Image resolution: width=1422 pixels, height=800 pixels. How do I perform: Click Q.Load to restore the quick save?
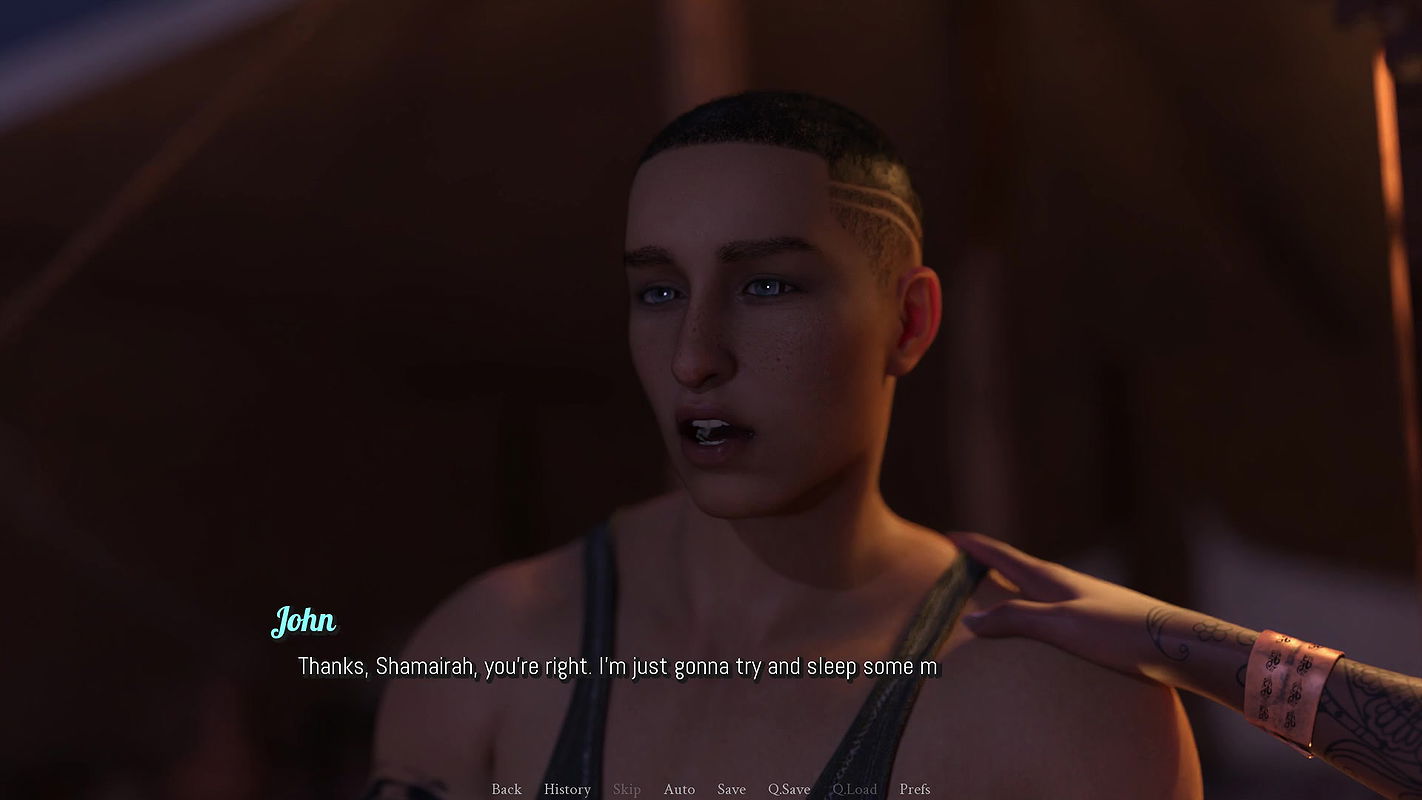(855, 789)
